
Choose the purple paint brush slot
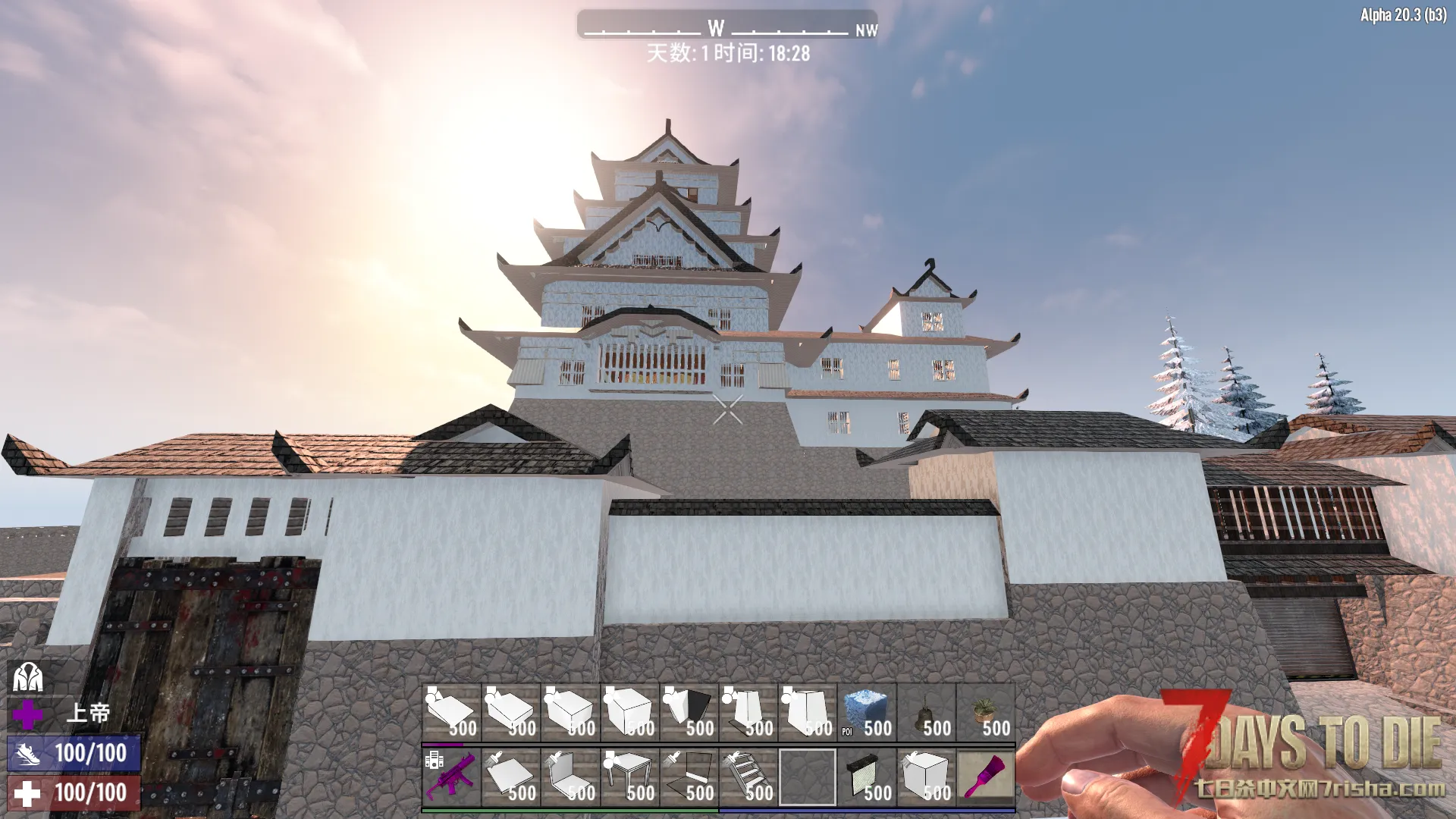985,777
